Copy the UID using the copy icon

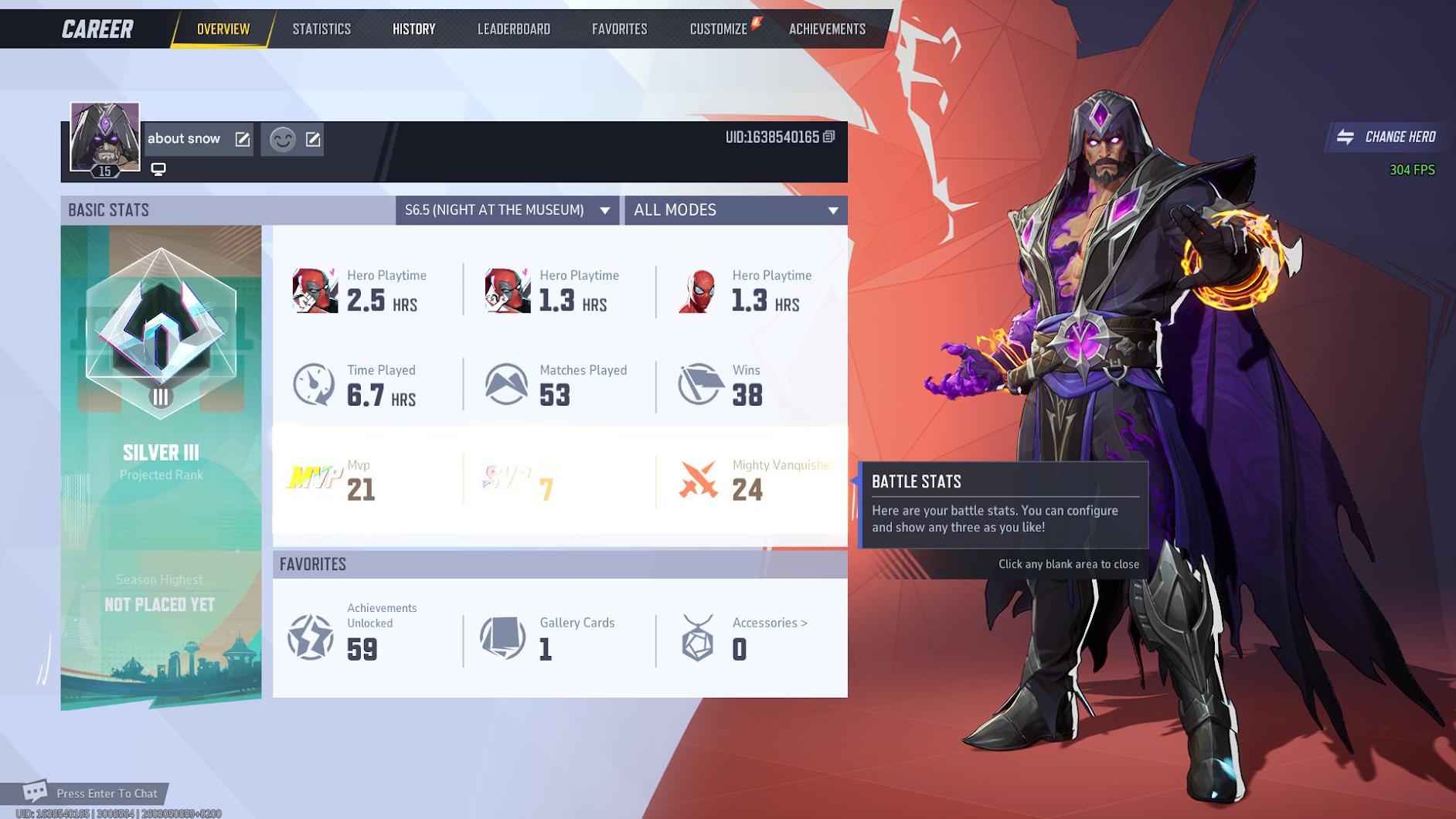829,134
